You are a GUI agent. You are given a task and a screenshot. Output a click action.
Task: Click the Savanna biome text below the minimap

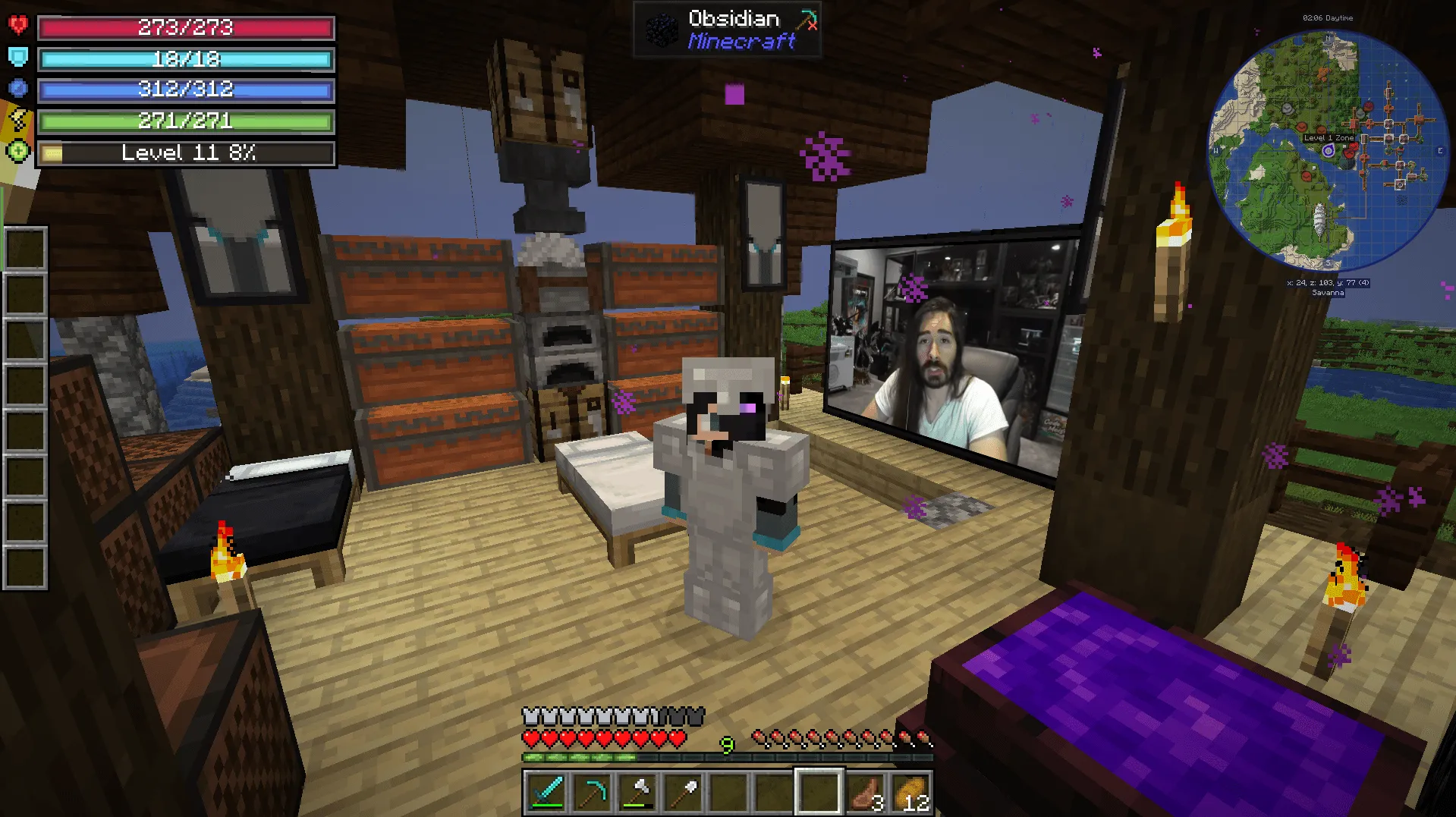click(x=1328, y=291)
